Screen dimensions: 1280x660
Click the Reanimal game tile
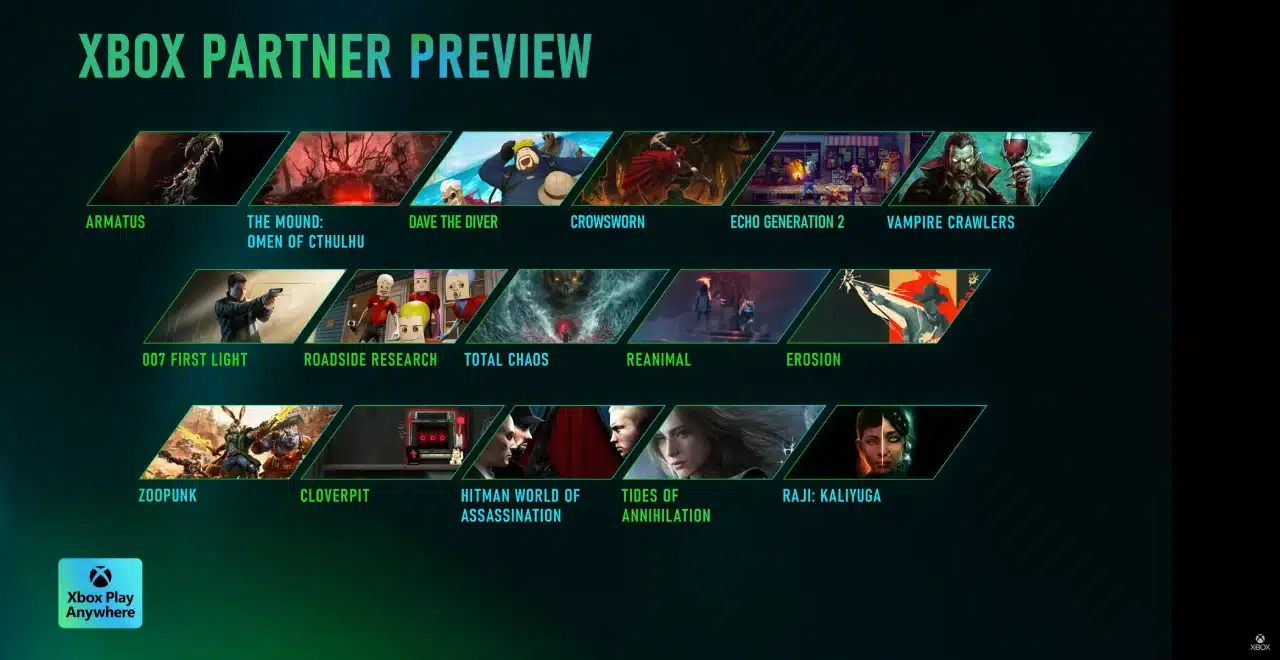pos(728,306)
